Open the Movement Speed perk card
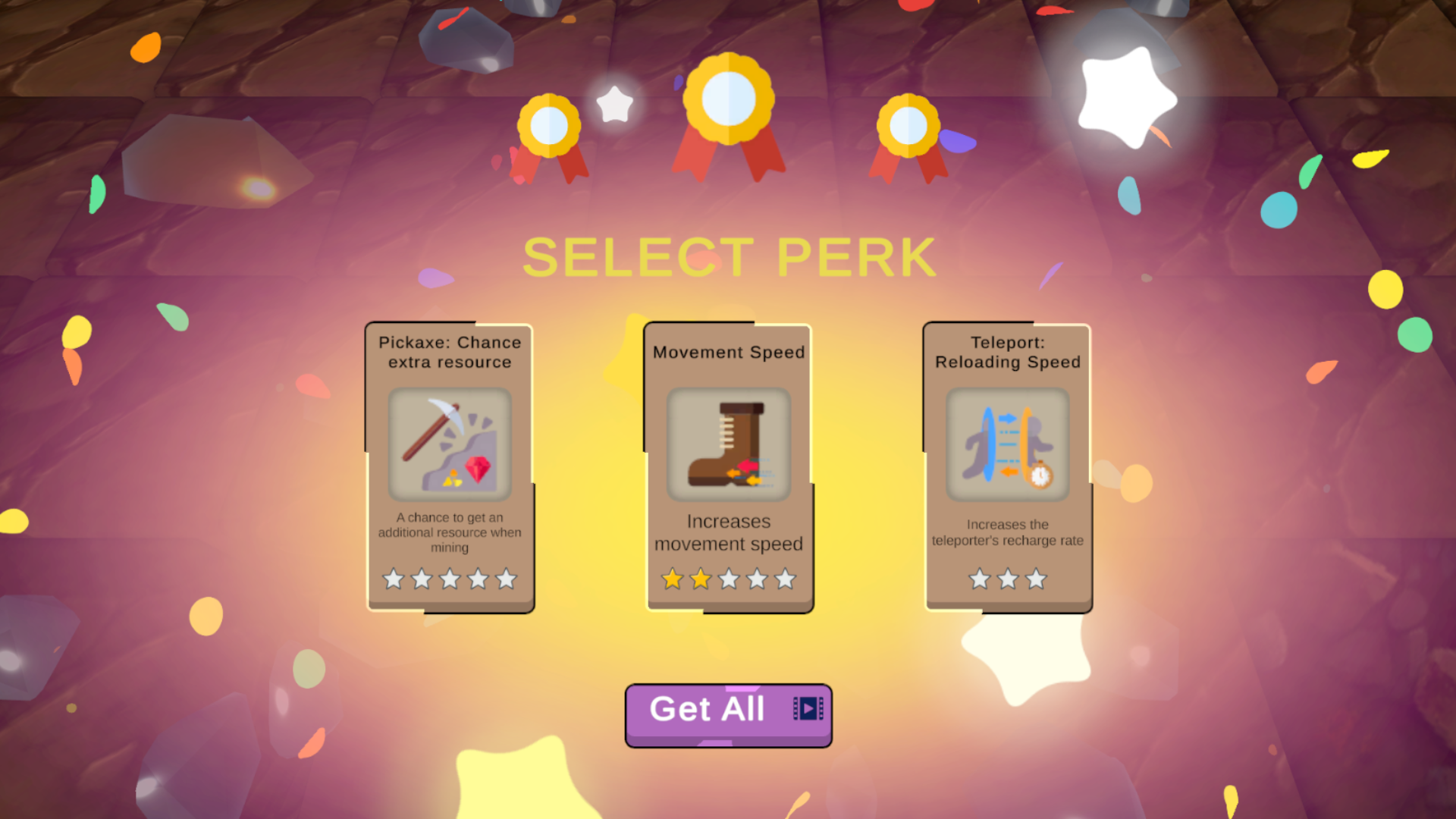This screenshot has width=1456, height=819. tap(728, 464)
